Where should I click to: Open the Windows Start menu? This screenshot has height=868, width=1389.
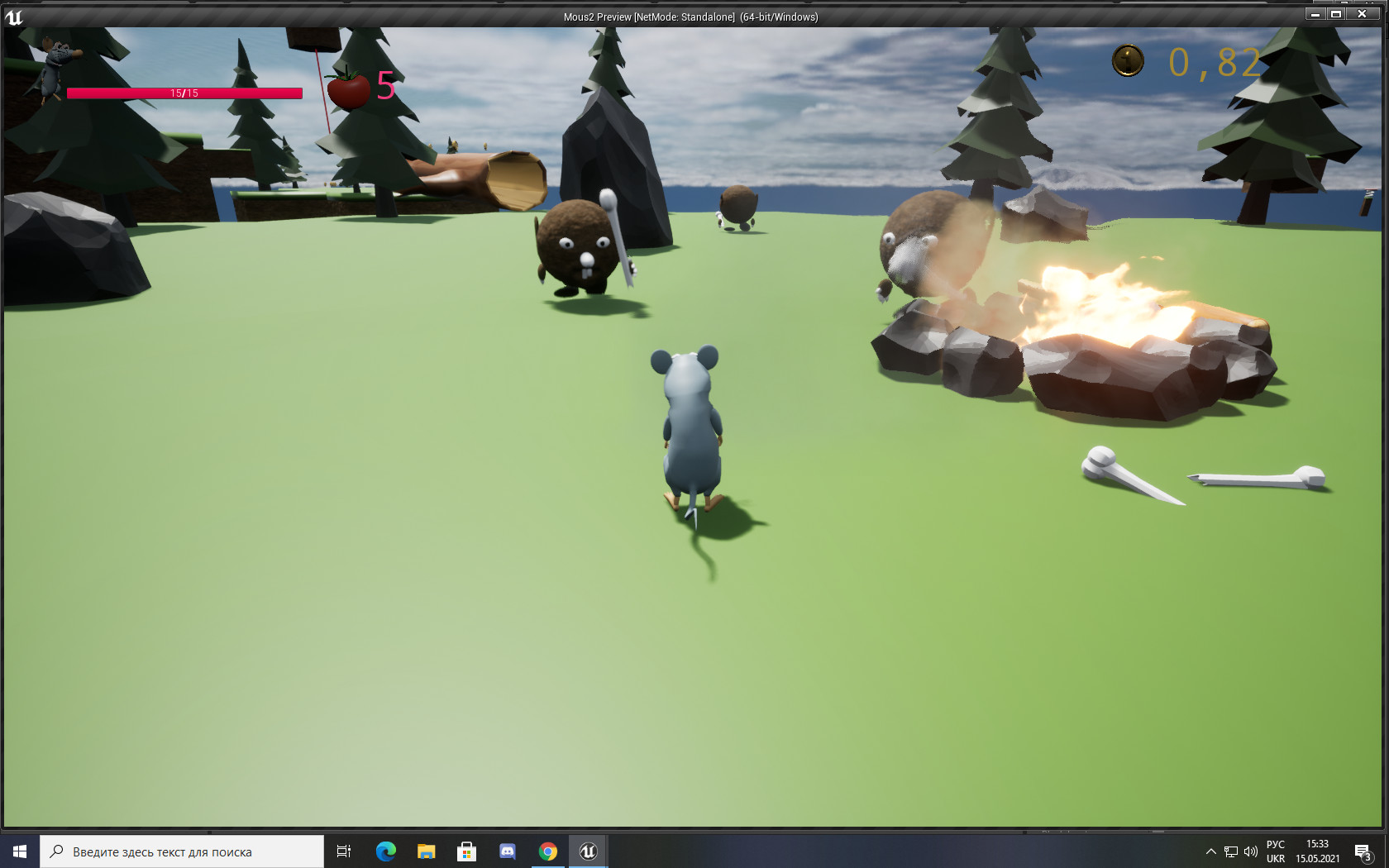tap(18, 851)
